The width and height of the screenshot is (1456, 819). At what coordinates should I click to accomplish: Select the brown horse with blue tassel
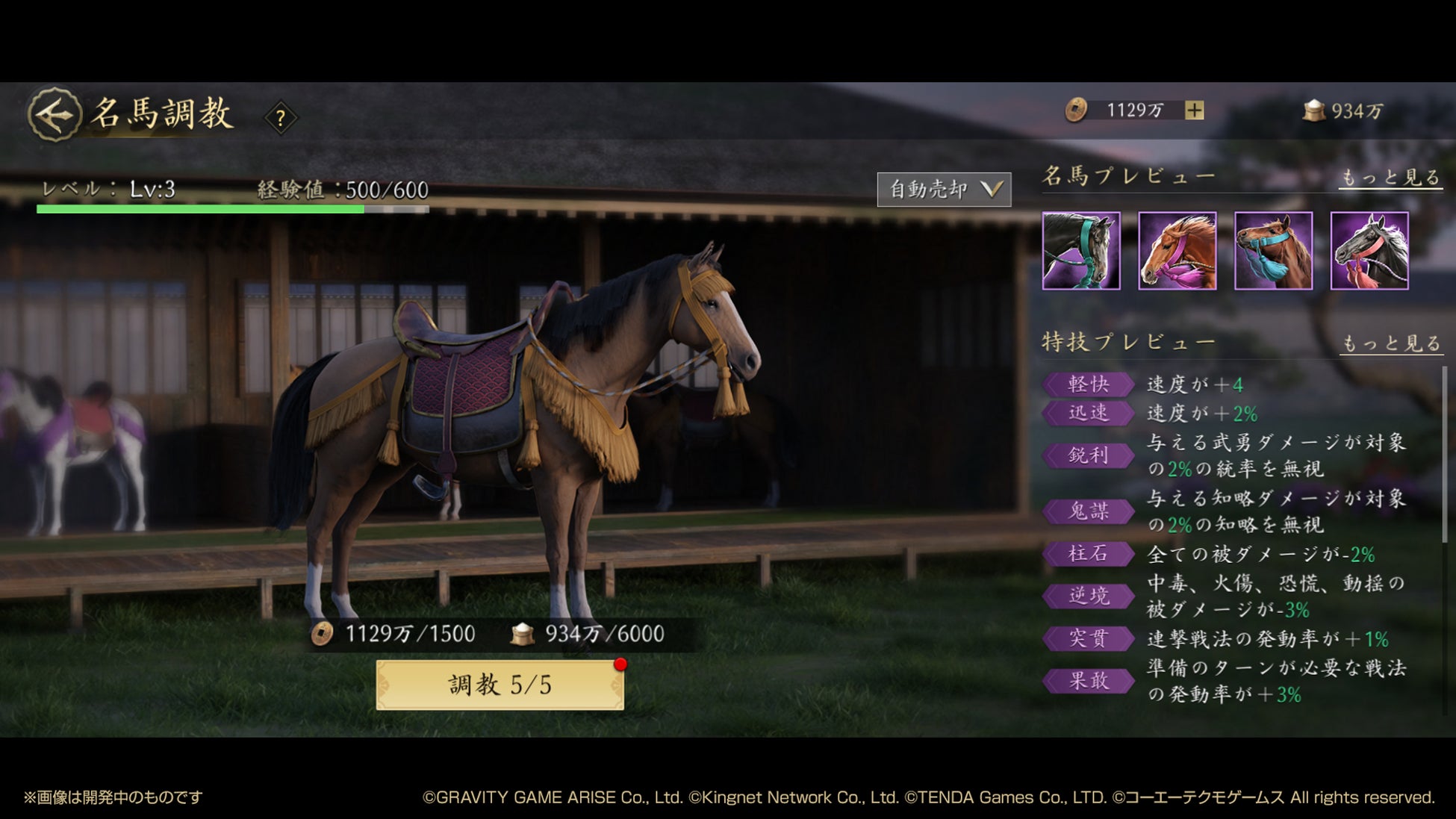[x=1273, y=251]
